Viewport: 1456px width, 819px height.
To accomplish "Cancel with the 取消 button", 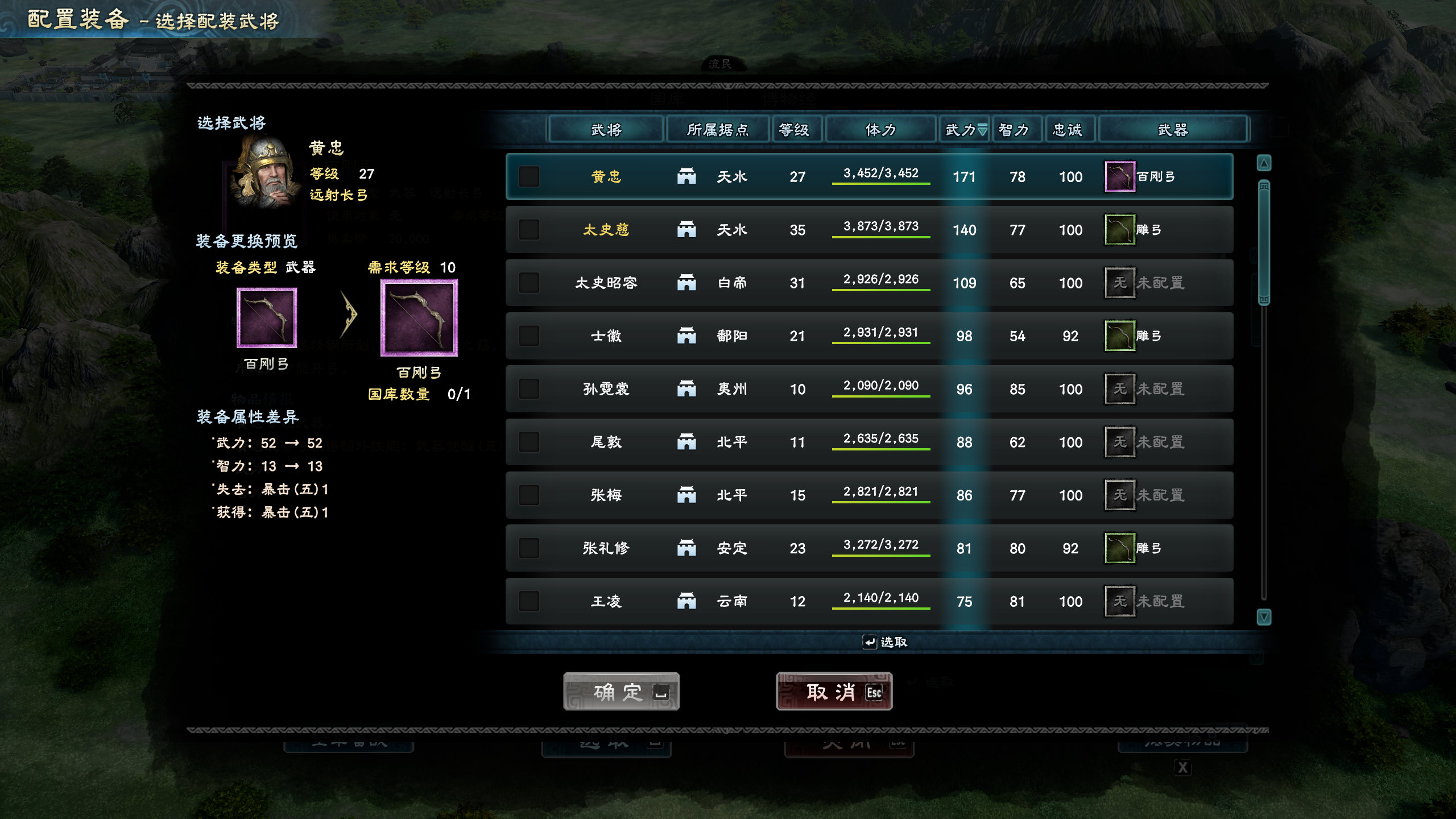I will pos(834,692).
